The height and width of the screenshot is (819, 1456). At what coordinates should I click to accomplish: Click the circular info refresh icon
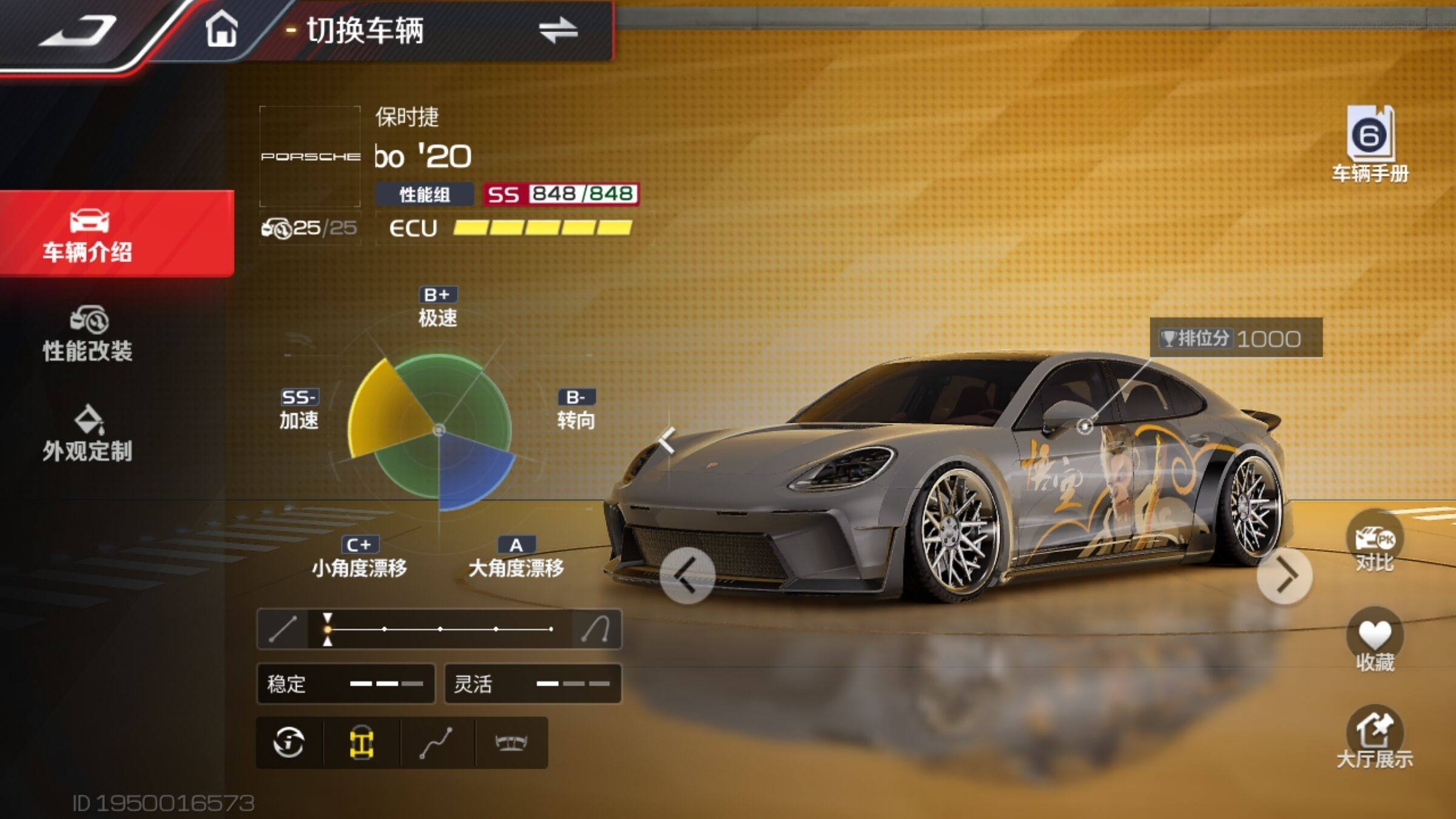tap(289, 743)
